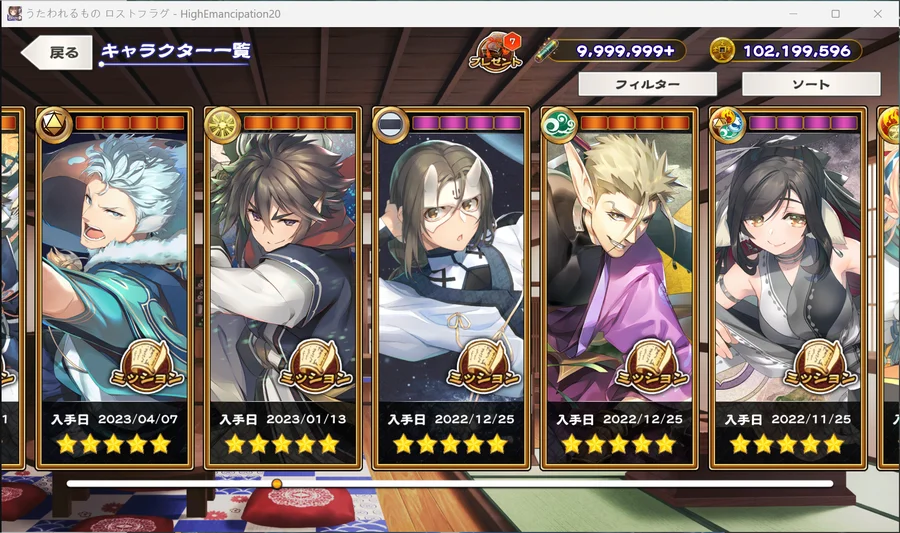Image resolution: width=900 pixels, height=533 pixels.
Task: Open the ソート sort options
Action: [811, 85]
